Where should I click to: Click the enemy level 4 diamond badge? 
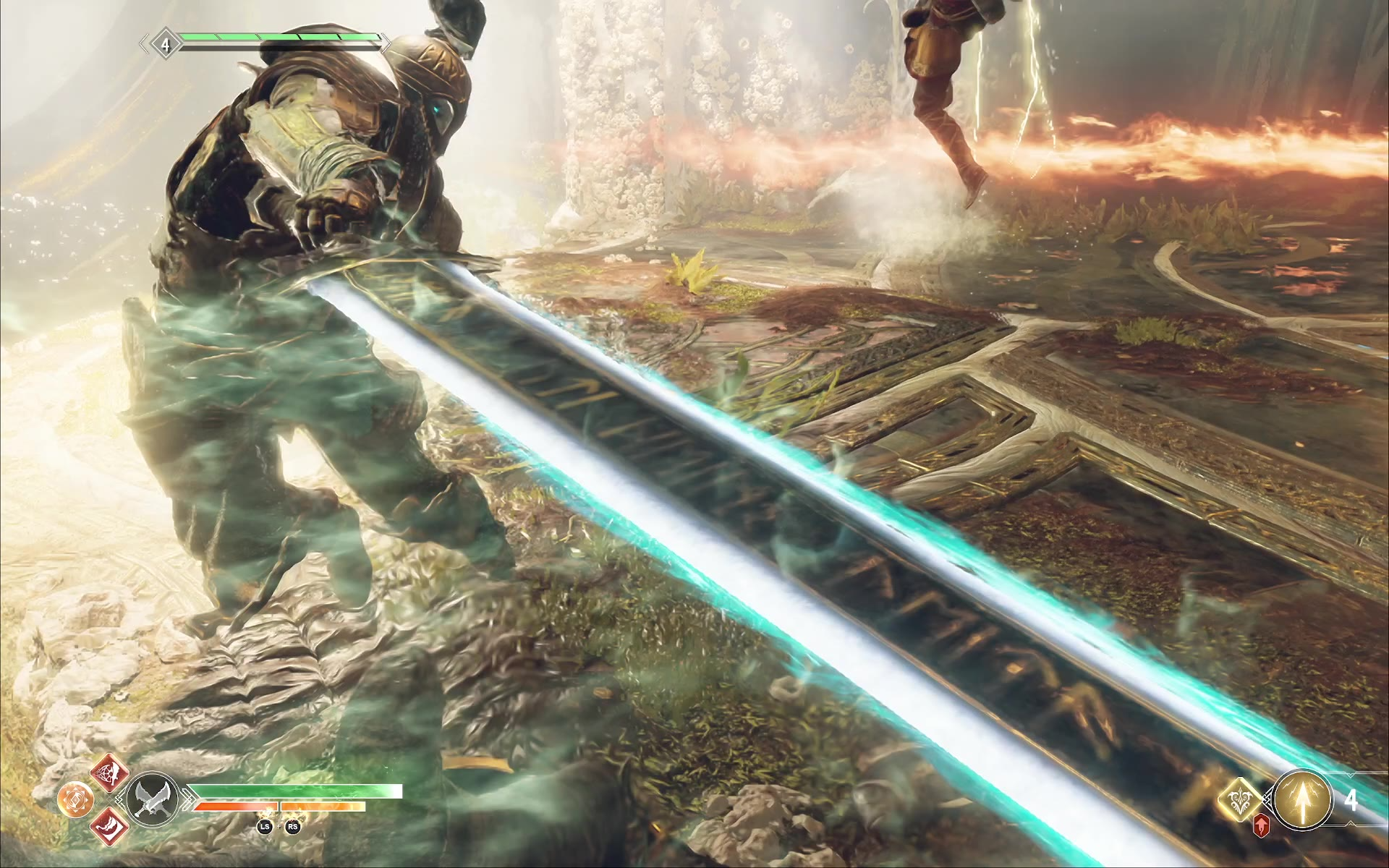coord(165,45)
